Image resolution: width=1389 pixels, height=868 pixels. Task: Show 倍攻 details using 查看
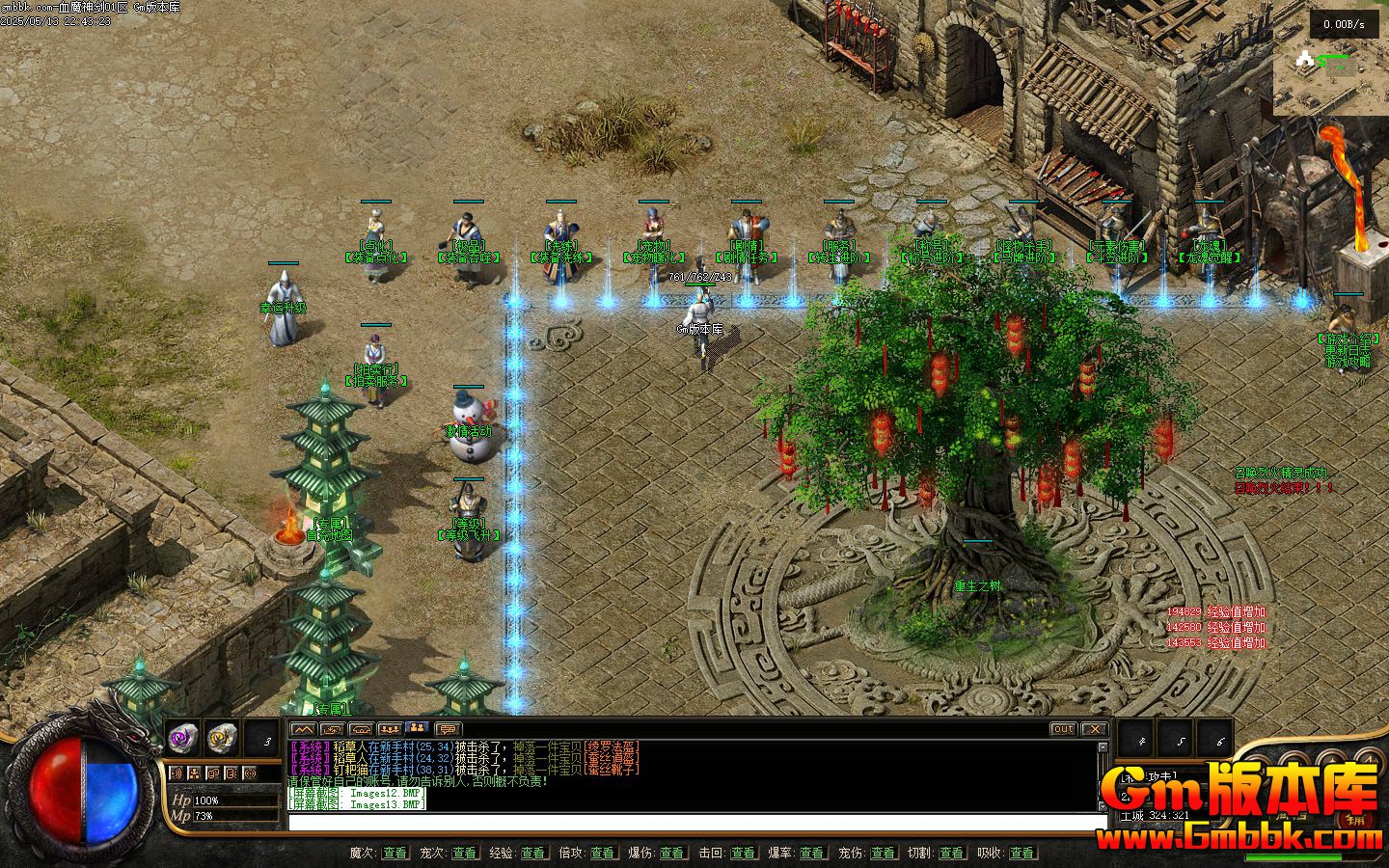point(603,854)
